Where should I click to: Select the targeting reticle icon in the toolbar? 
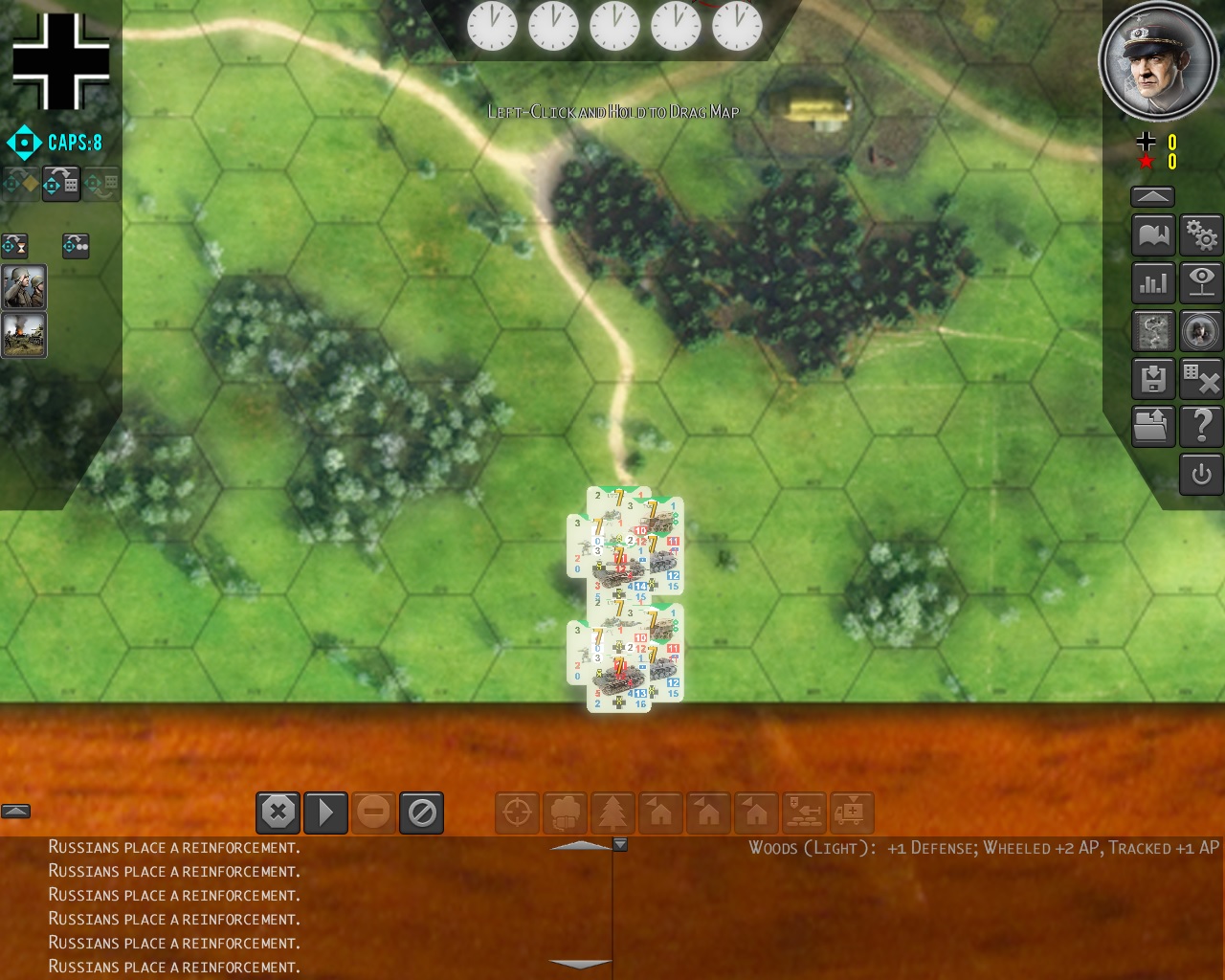[x=517, y=813]
